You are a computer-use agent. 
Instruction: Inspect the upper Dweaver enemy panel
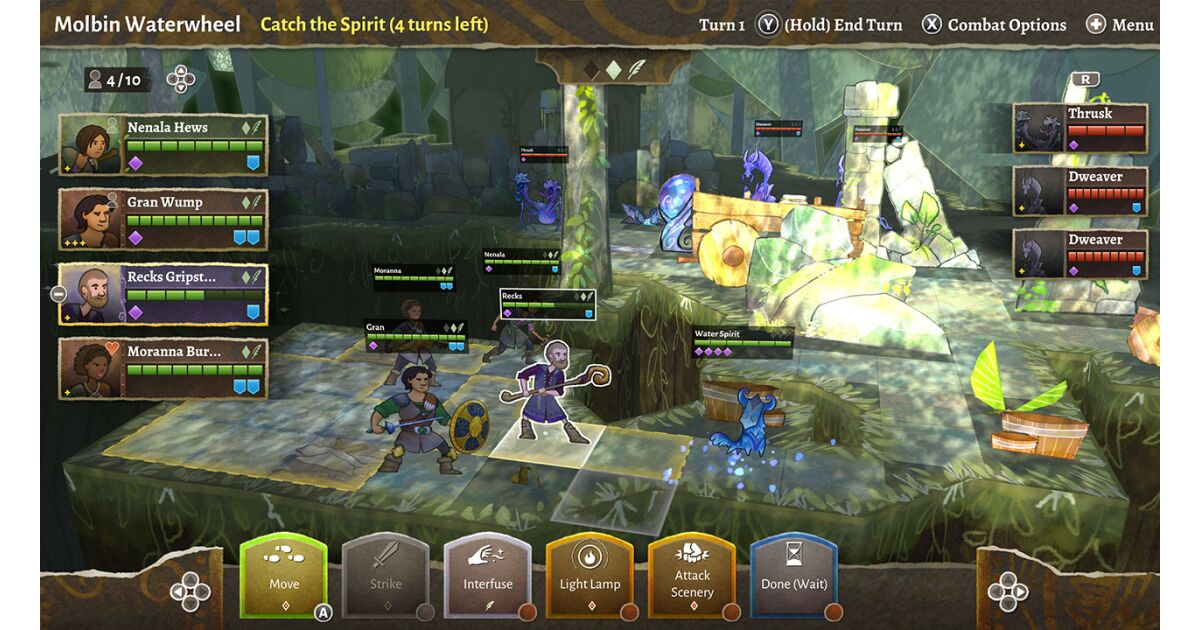click(x=1080, y=192)
